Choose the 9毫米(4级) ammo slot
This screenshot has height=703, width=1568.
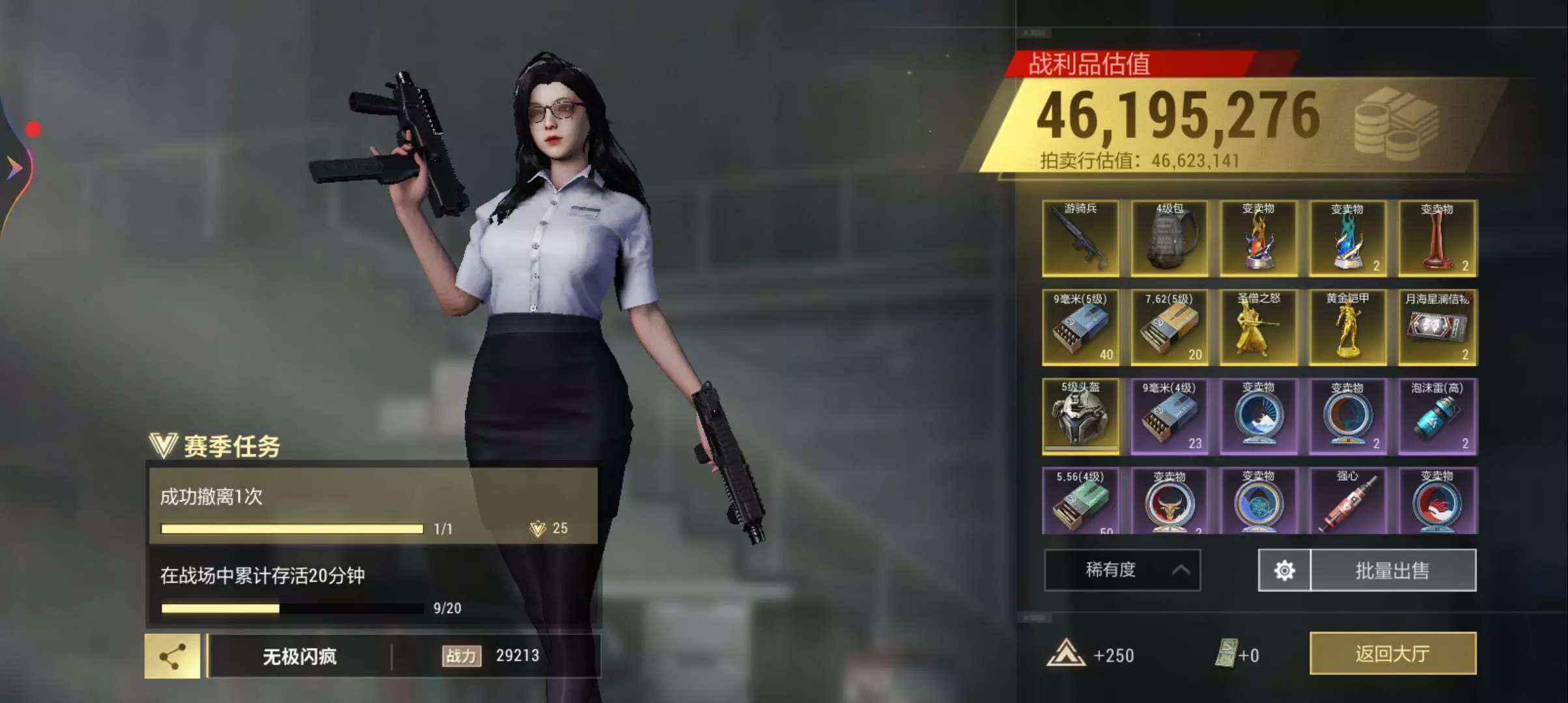click(1169, 417)
